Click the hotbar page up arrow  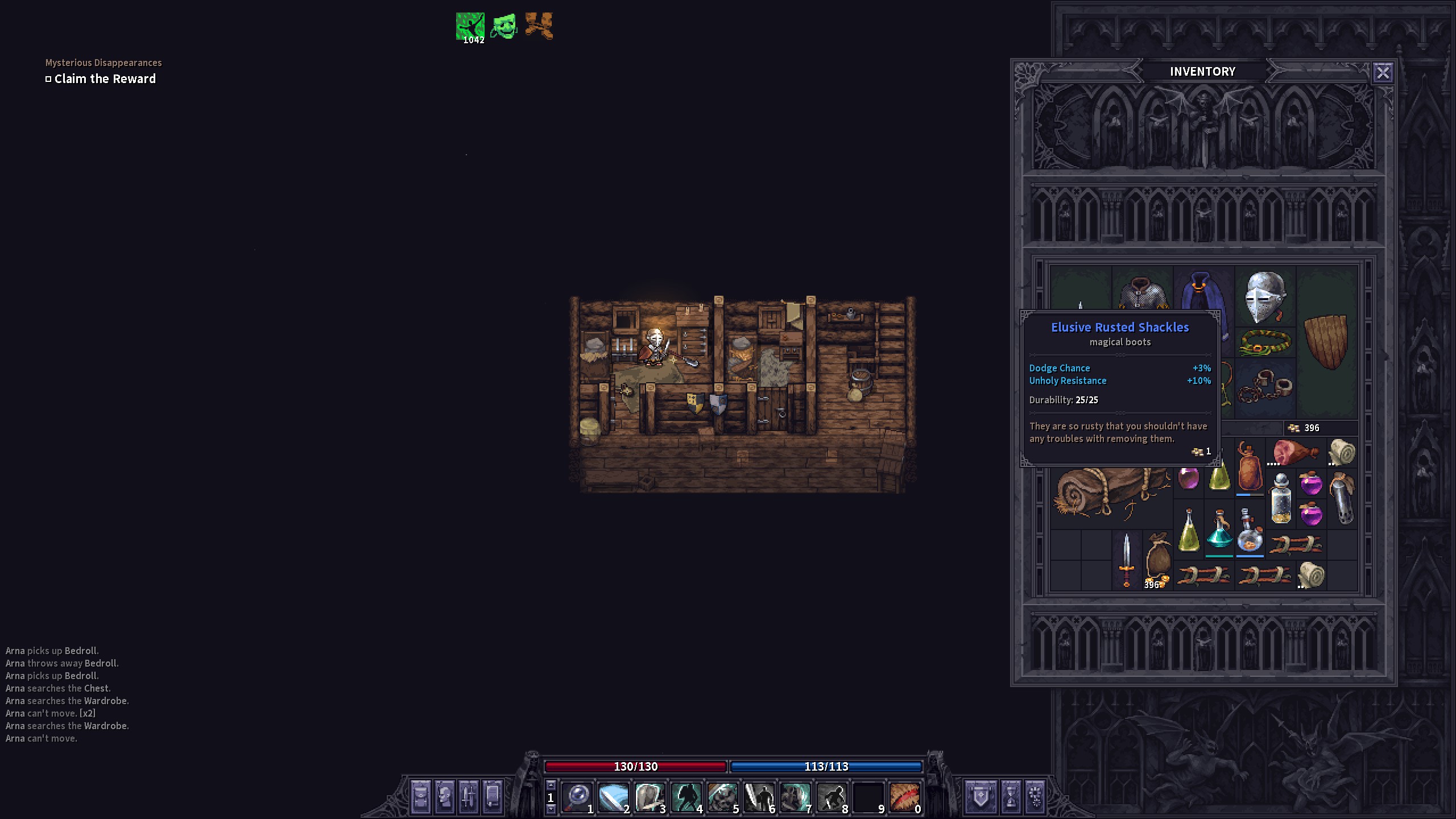[550, 785]
